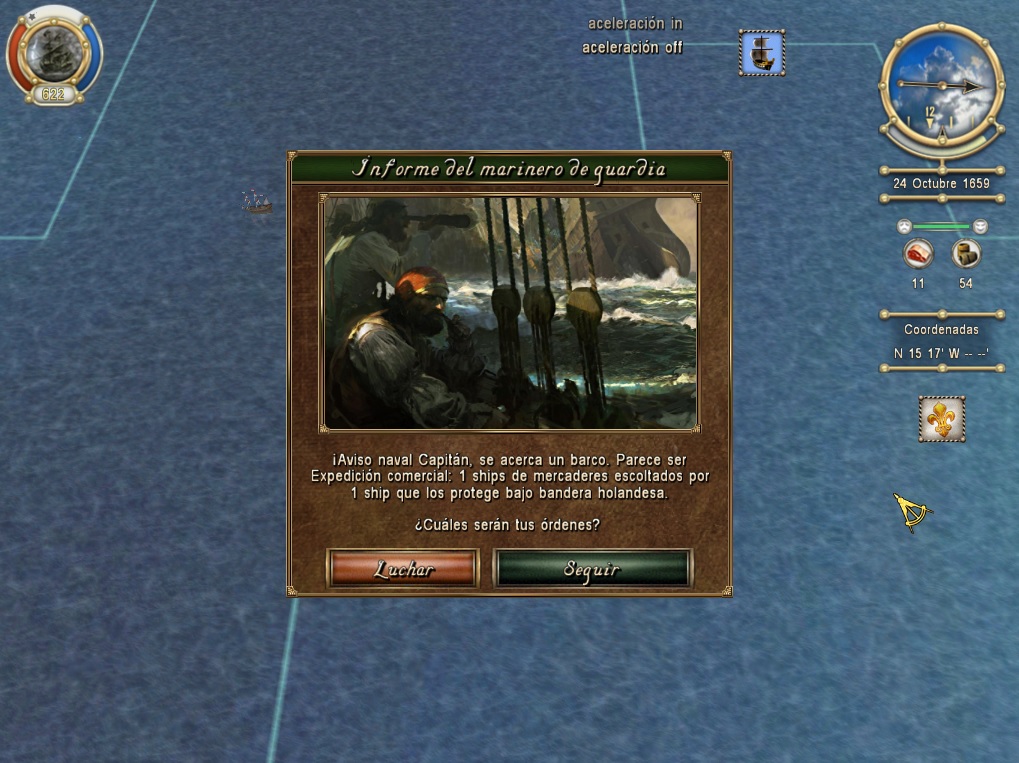Click the ship portrait medallion
This screenshot has height=763, width=1019.
point(54,52)
